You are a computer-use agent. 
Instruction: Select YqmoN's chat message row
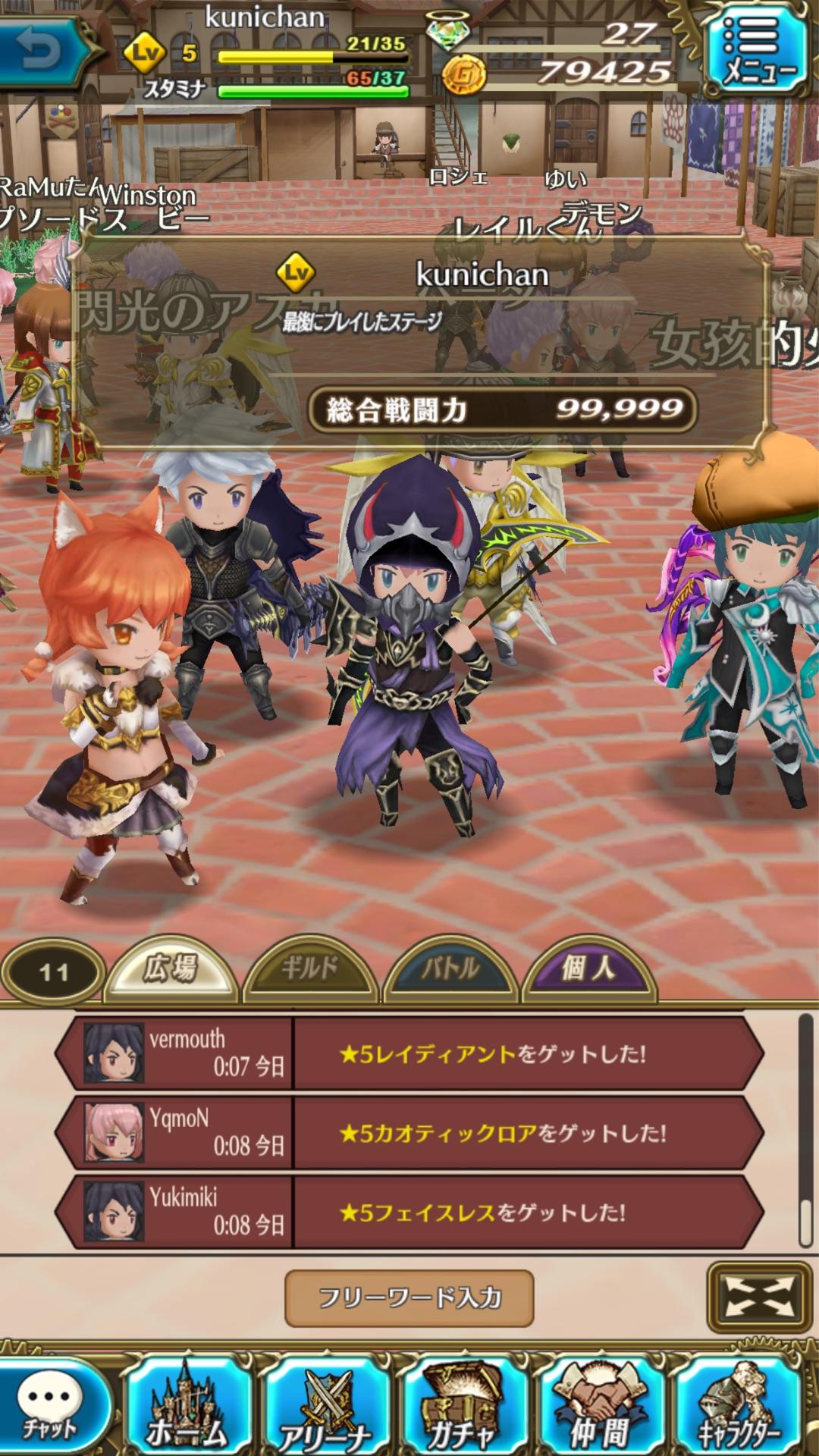pyautogui.click(x=409, y=1133)
